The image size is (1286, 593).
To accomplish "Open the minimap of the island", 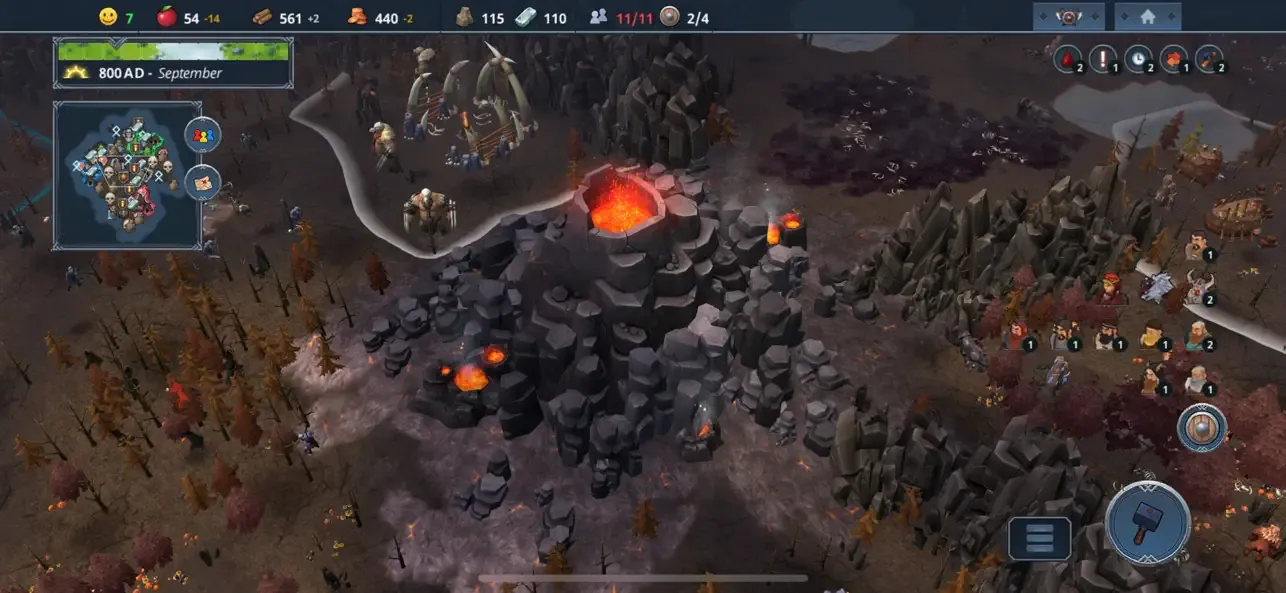I will [127, 175].
